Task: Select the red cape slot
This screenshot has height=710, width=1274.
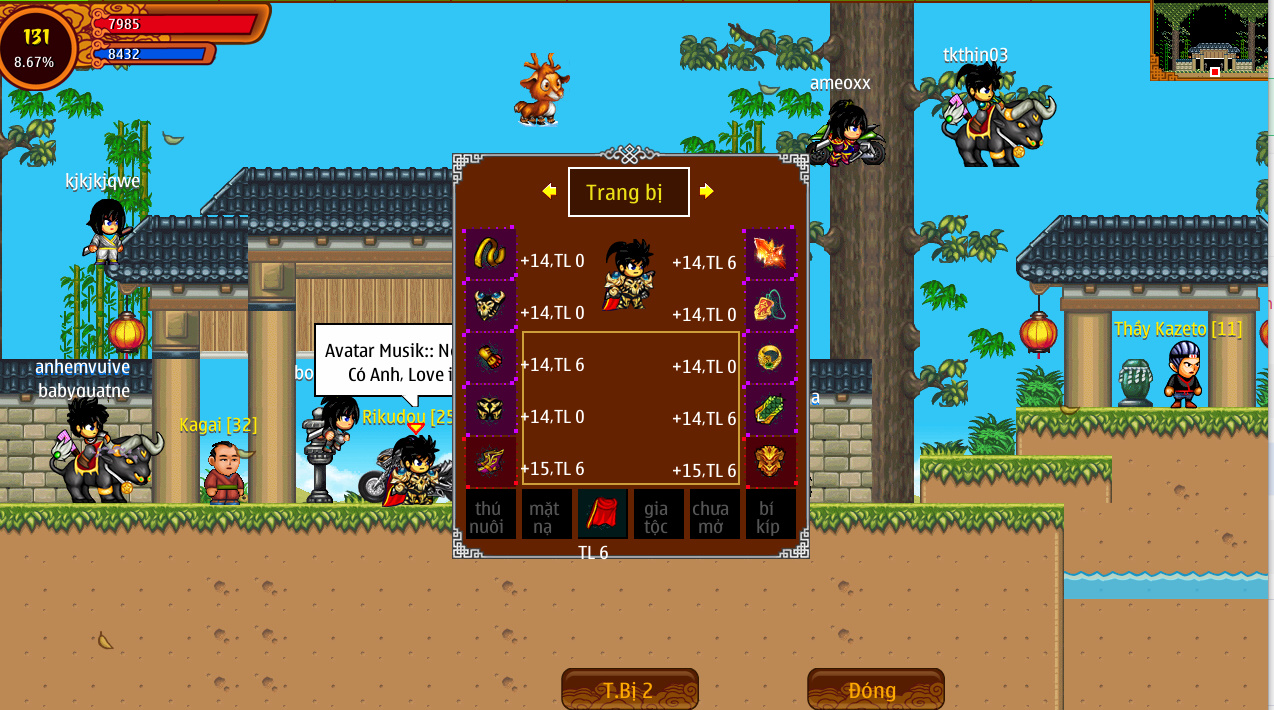Action: click(602, 514)
